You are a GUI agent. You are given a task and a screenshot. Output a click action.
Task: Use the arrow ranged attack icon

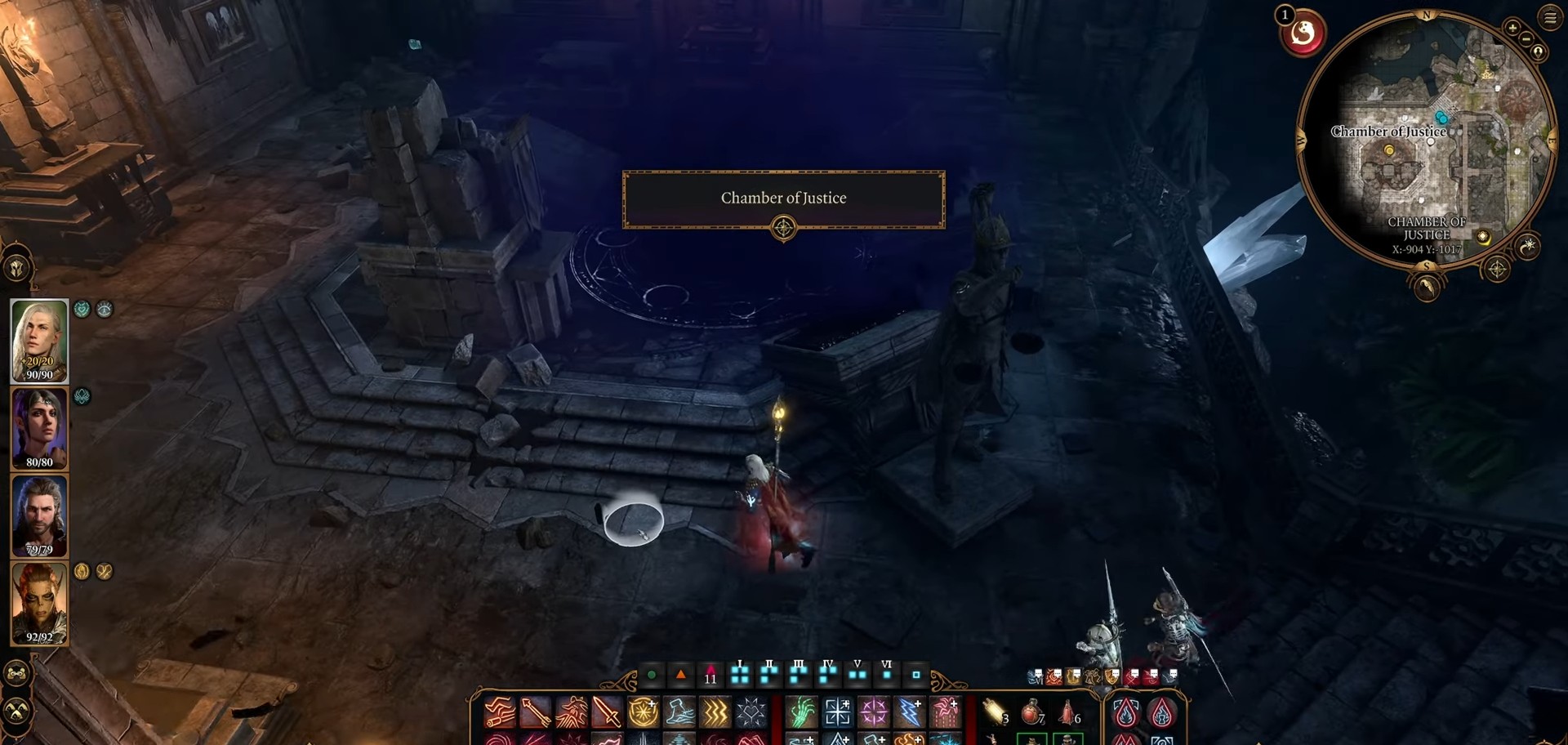coord(535,712)
